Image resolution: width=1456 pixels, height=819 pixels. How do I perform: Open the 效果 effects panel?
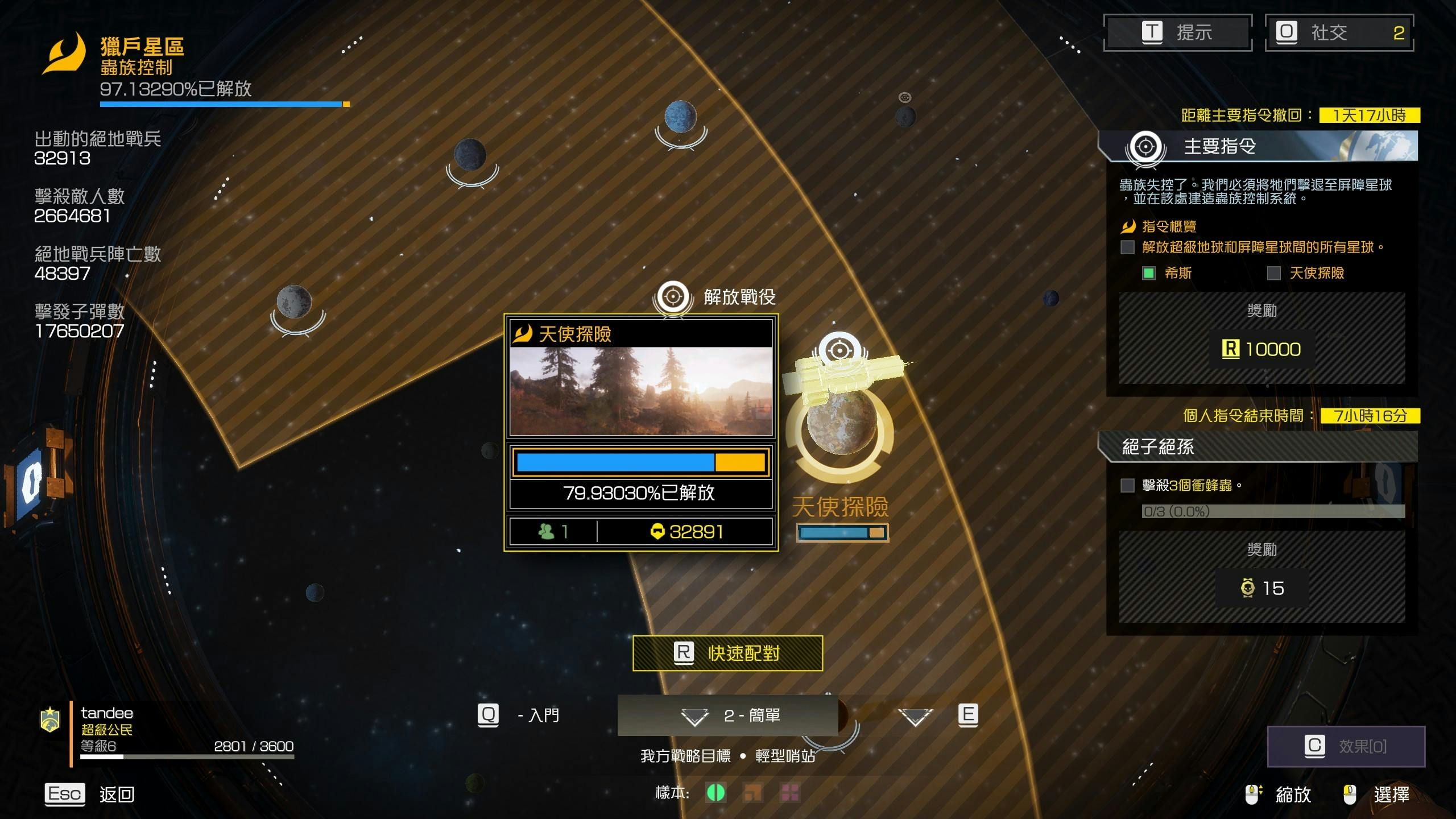[x=1346, y=746]
